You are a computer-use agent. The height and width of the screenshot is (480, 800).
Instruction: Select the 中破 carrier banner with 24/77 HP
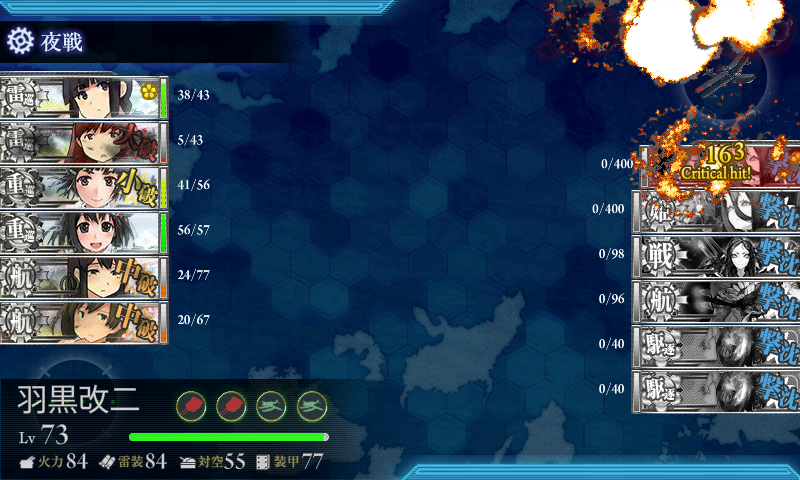(84, 277)
